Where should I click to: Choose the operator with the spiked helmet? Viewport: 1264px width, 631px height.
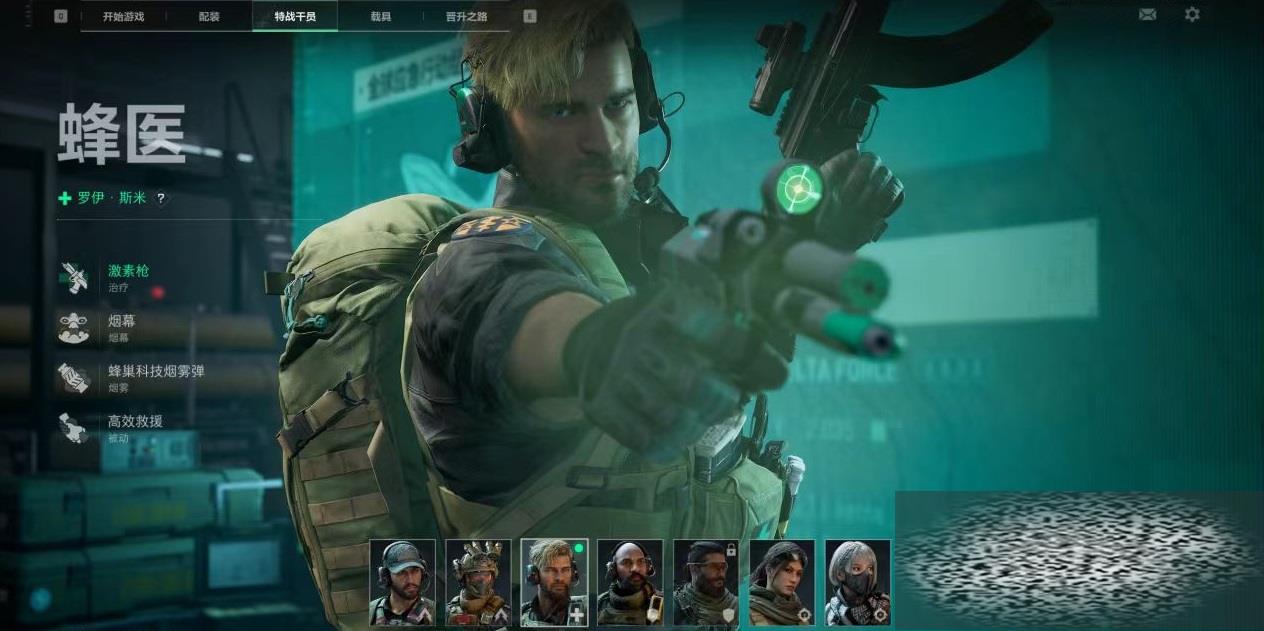[478, 583]
